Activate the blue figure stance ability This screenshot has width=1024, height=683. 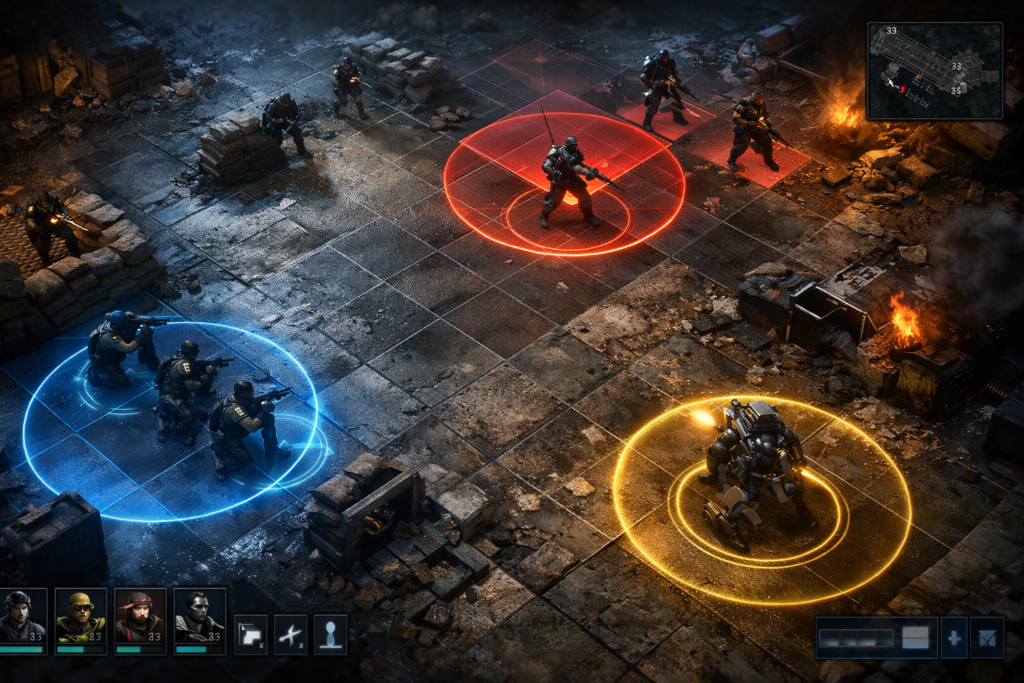pos(330,634)
